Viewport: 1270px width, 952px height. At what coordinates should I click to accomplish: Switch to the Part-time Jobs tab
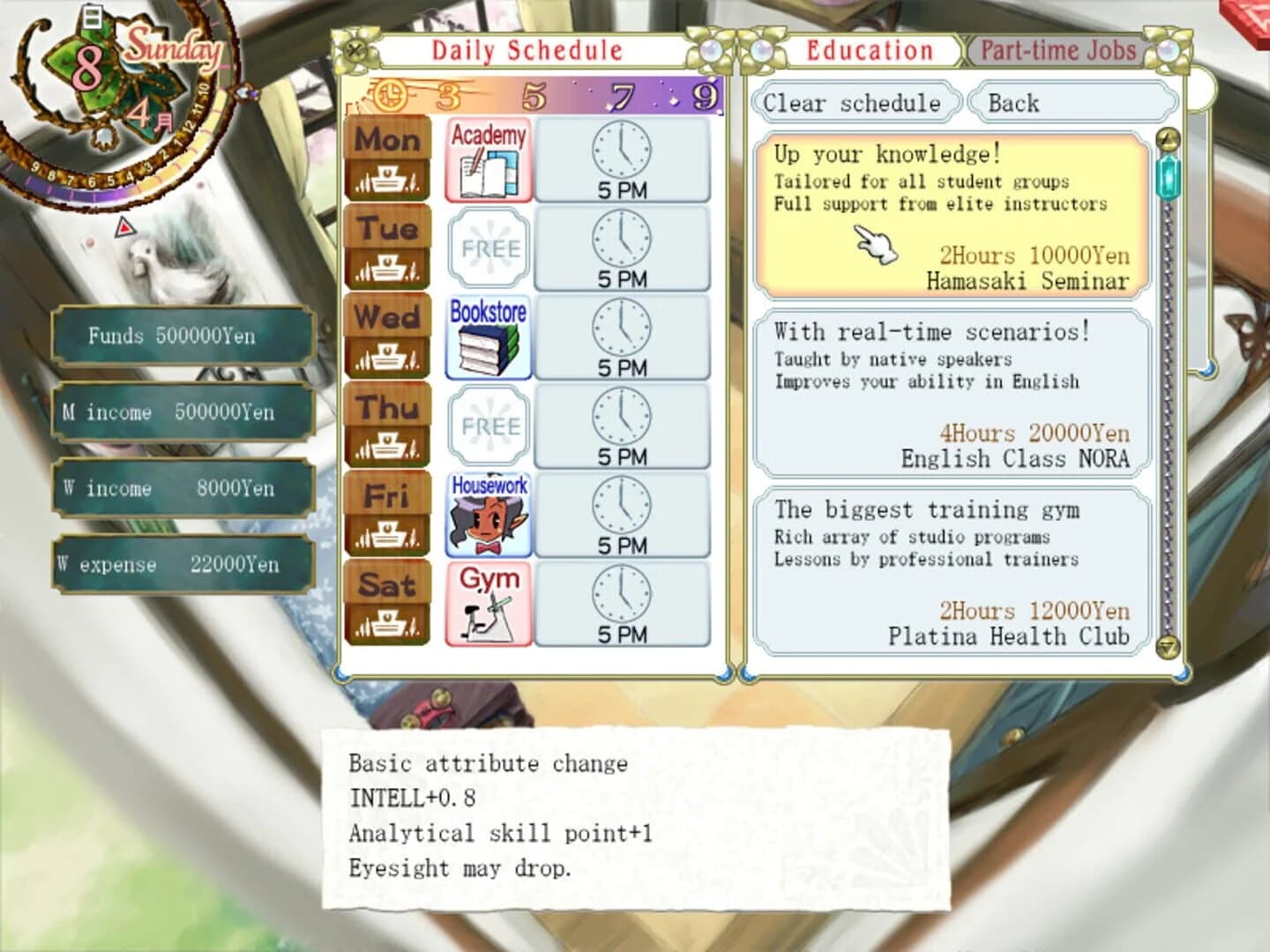point(1057,50)
